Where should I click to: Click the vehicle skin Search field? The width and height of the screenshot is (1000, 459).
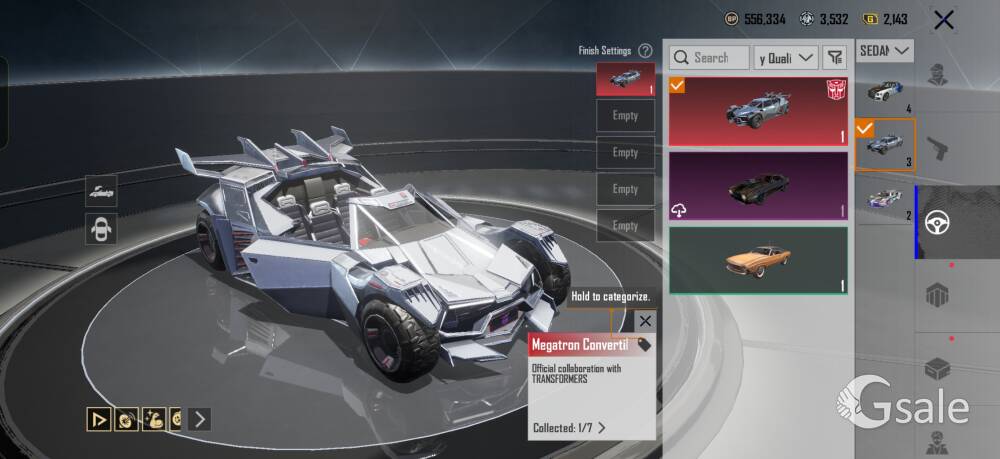[709, 58]
